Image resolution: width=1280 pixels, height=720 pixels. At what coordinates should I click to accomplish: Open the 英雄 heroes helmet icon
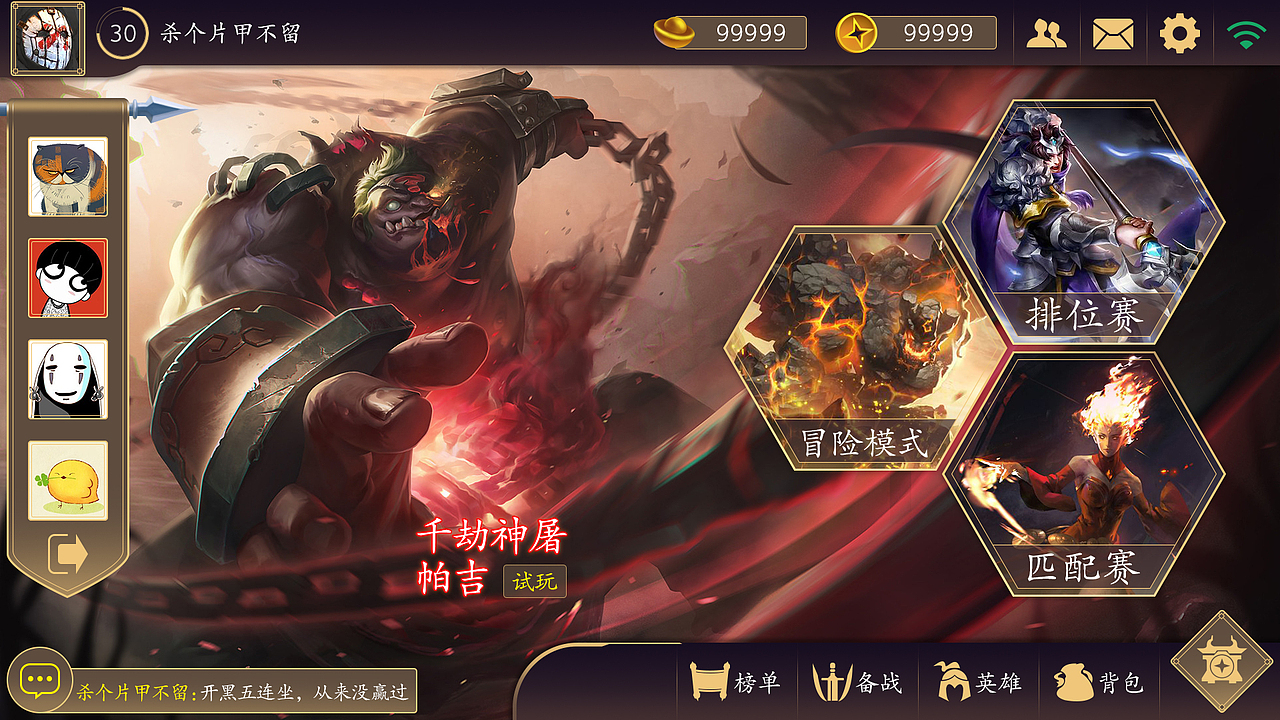pos(951,682)
